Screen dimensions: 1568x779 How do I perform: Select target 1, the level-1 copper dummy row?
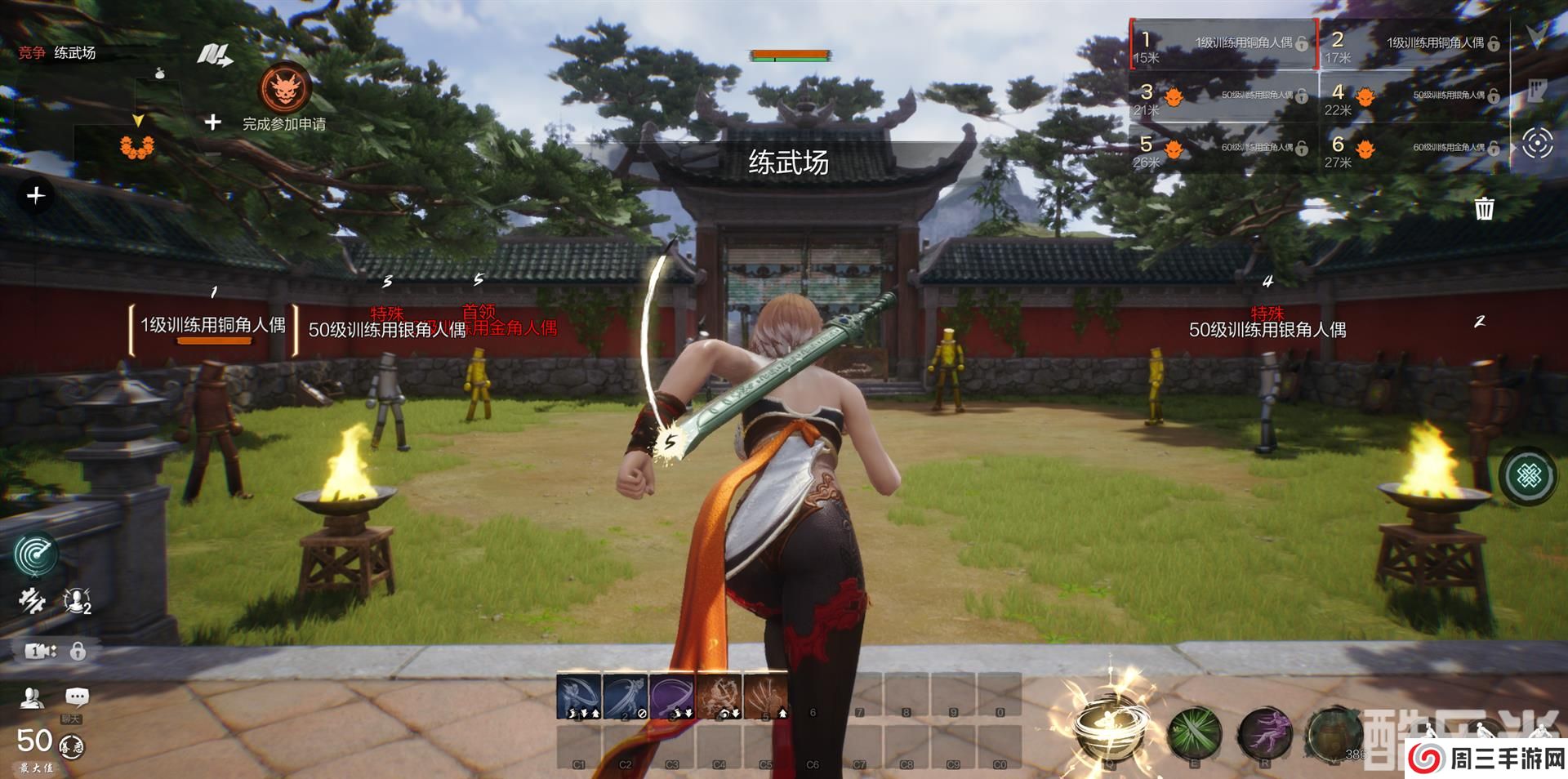pyautogui.click(x=1223, y=44)
